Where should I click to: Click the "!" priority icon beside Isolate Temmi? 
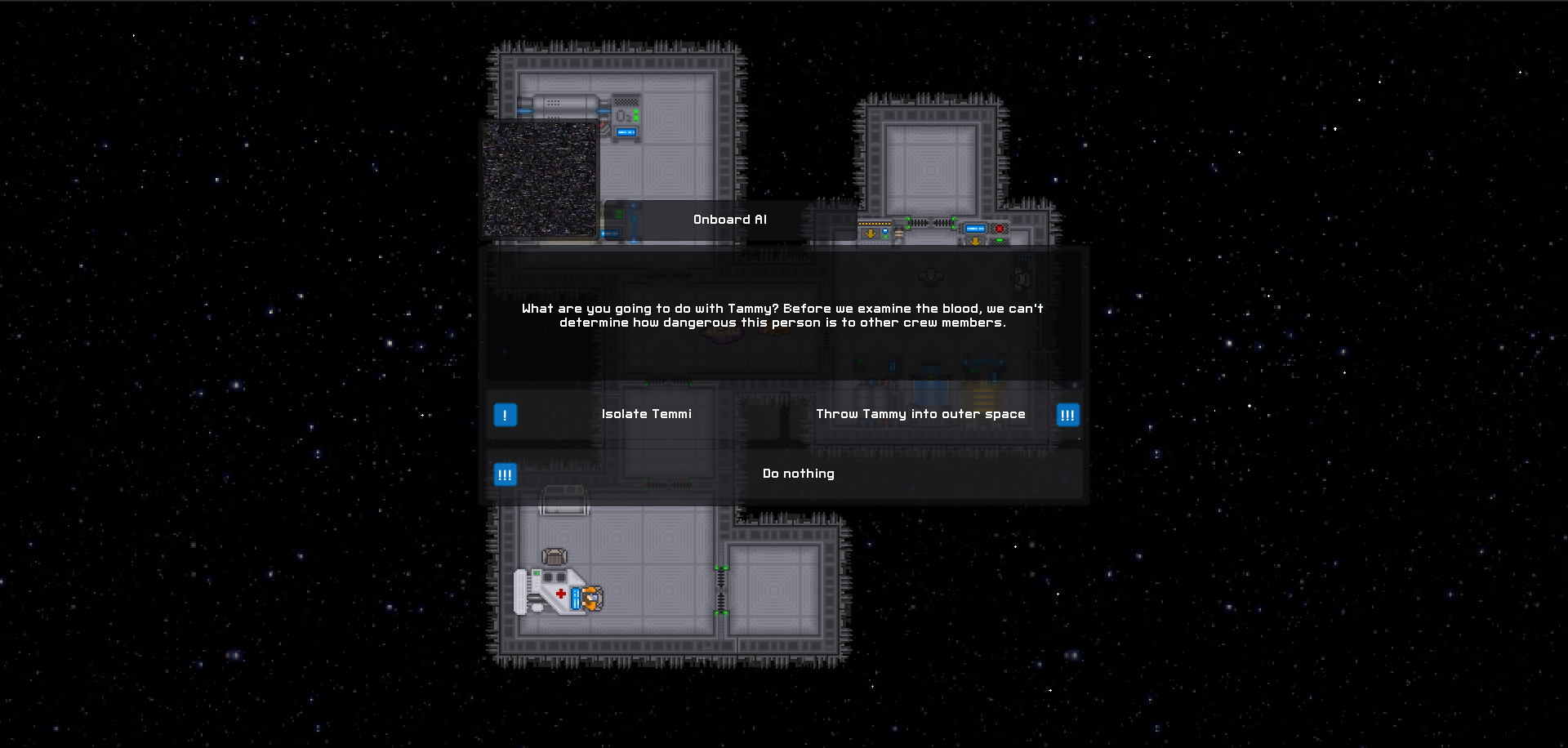[505, 415]
